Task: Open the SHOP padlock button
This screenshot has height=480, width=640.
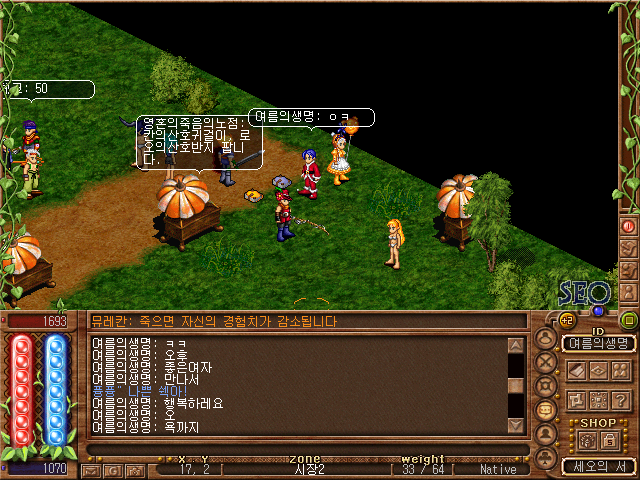Action: (609, 441)
